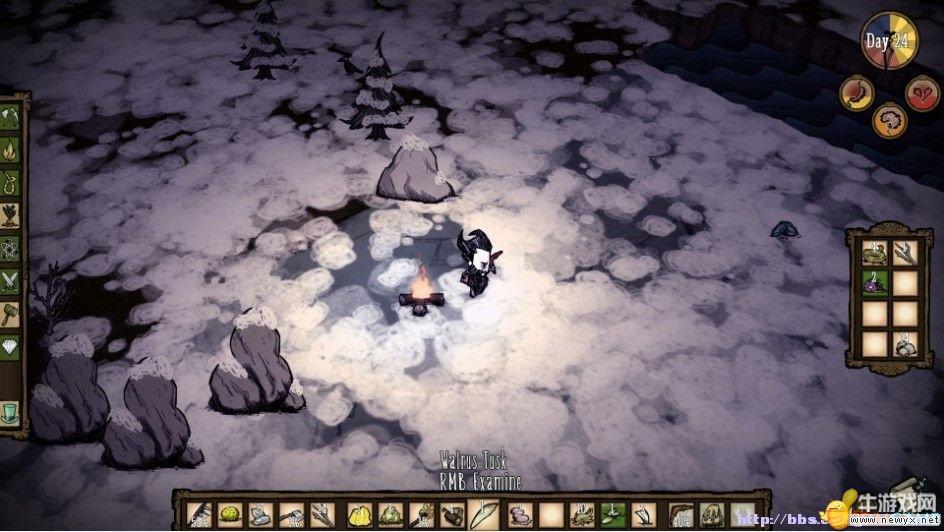This screenshot has height=532, width=944.
Task: Click the brain sanity meter
Action: coord(890,120)
